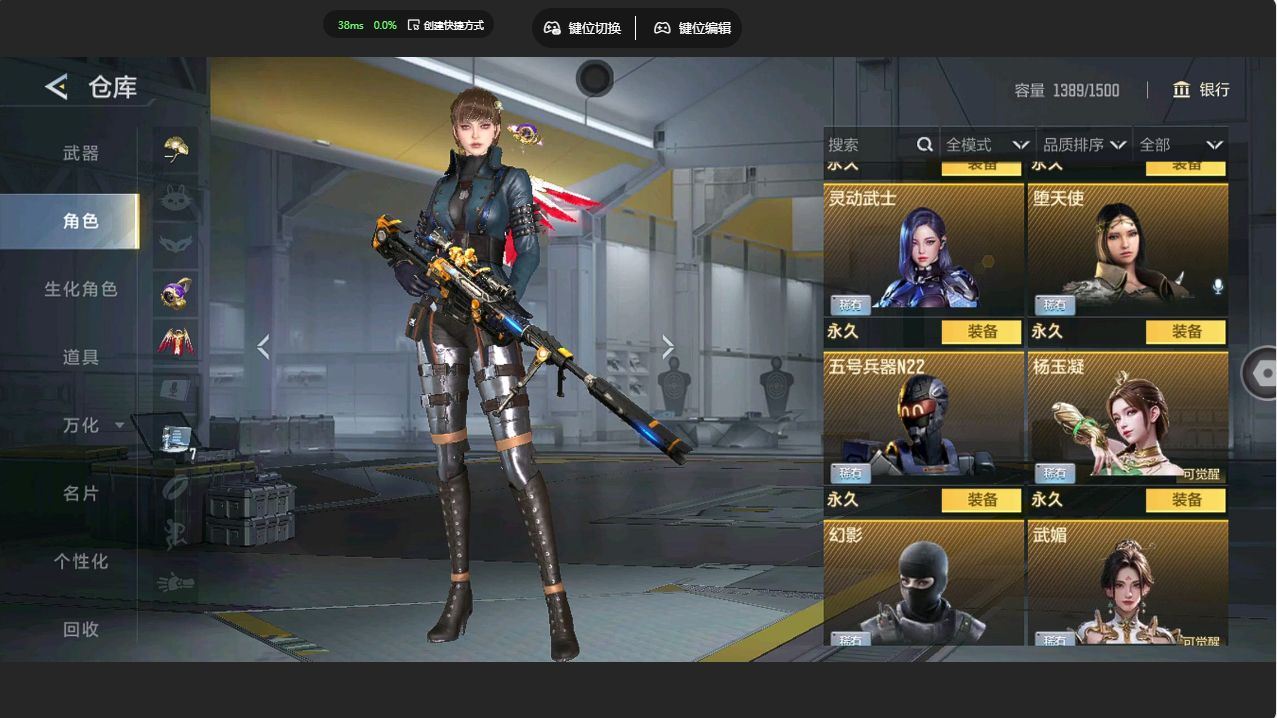Viewport: 1277px width, 718px height.
Task: Open 键位编辑 key mapping editor
Action: coord(692,28)
